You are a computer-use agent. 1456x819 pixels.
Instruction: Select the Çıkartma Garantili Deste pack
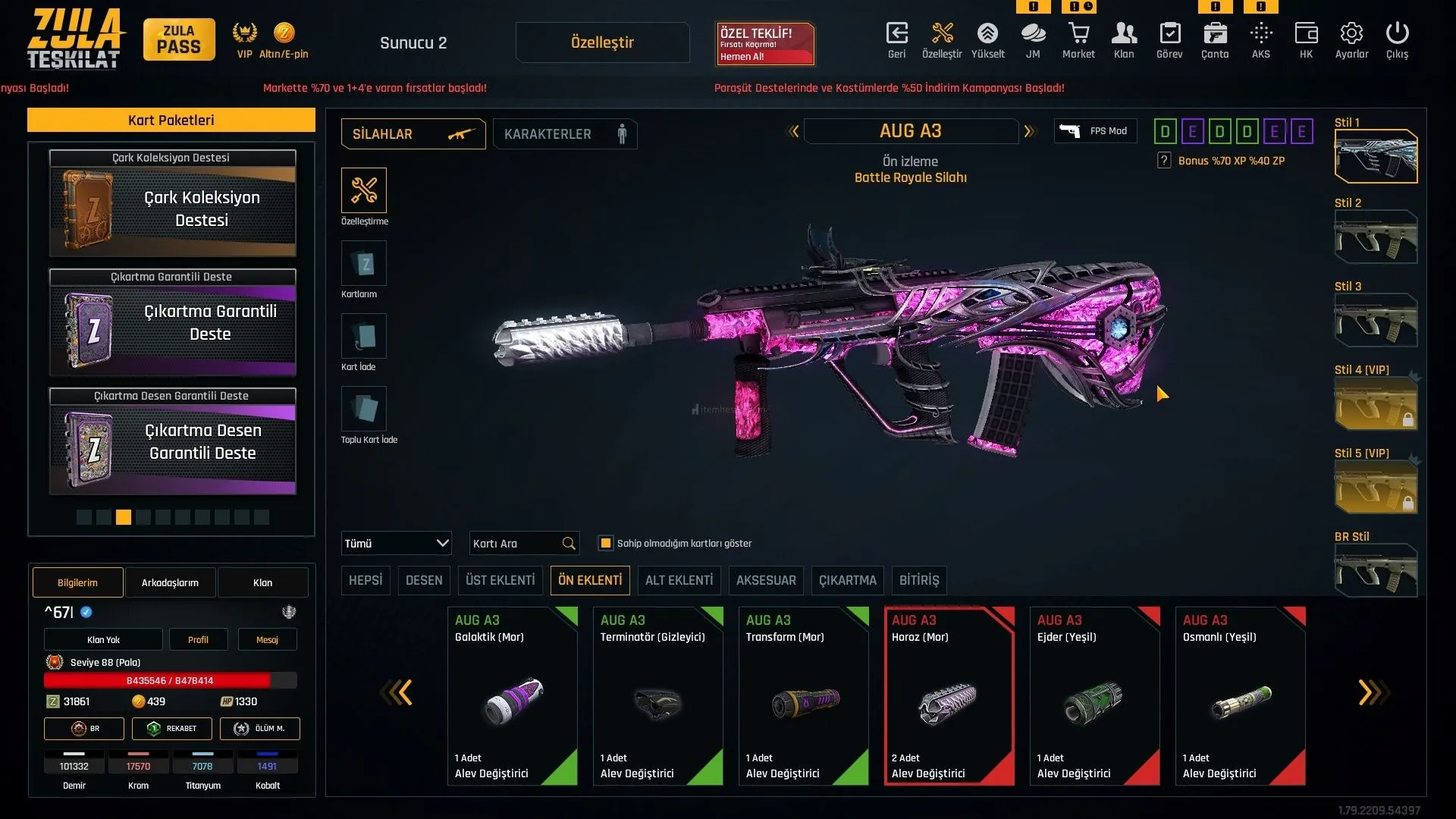pyautogui.click(x=173, y=322)
